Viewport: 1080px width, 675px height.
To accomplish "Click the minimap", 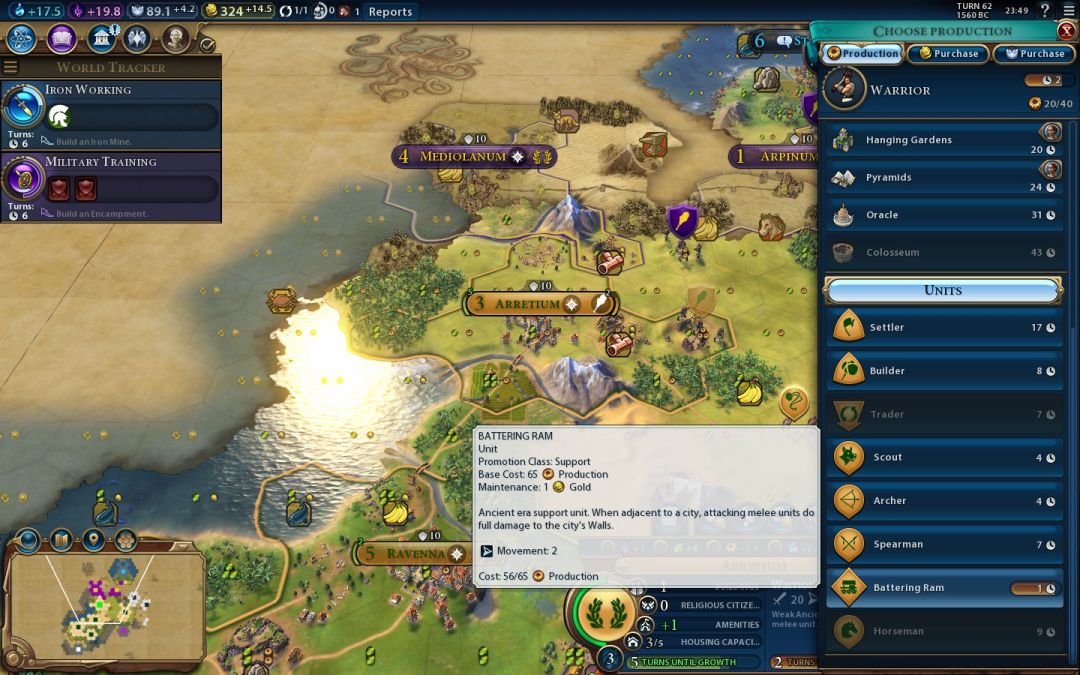I will tap(106, 598).
